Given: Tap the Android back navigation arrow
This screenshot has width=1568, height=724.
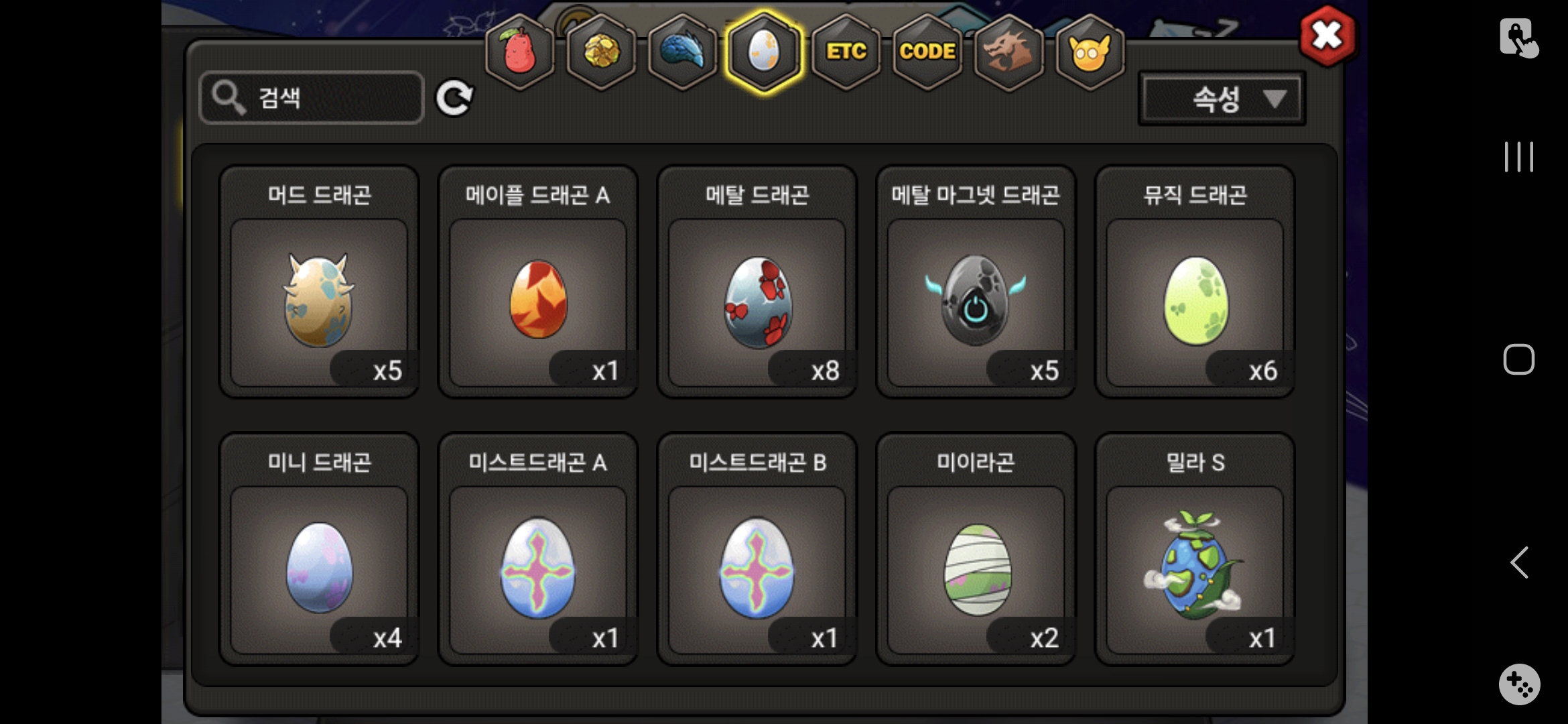Looking at the screenshot, I should click(x=1518, y=562).
